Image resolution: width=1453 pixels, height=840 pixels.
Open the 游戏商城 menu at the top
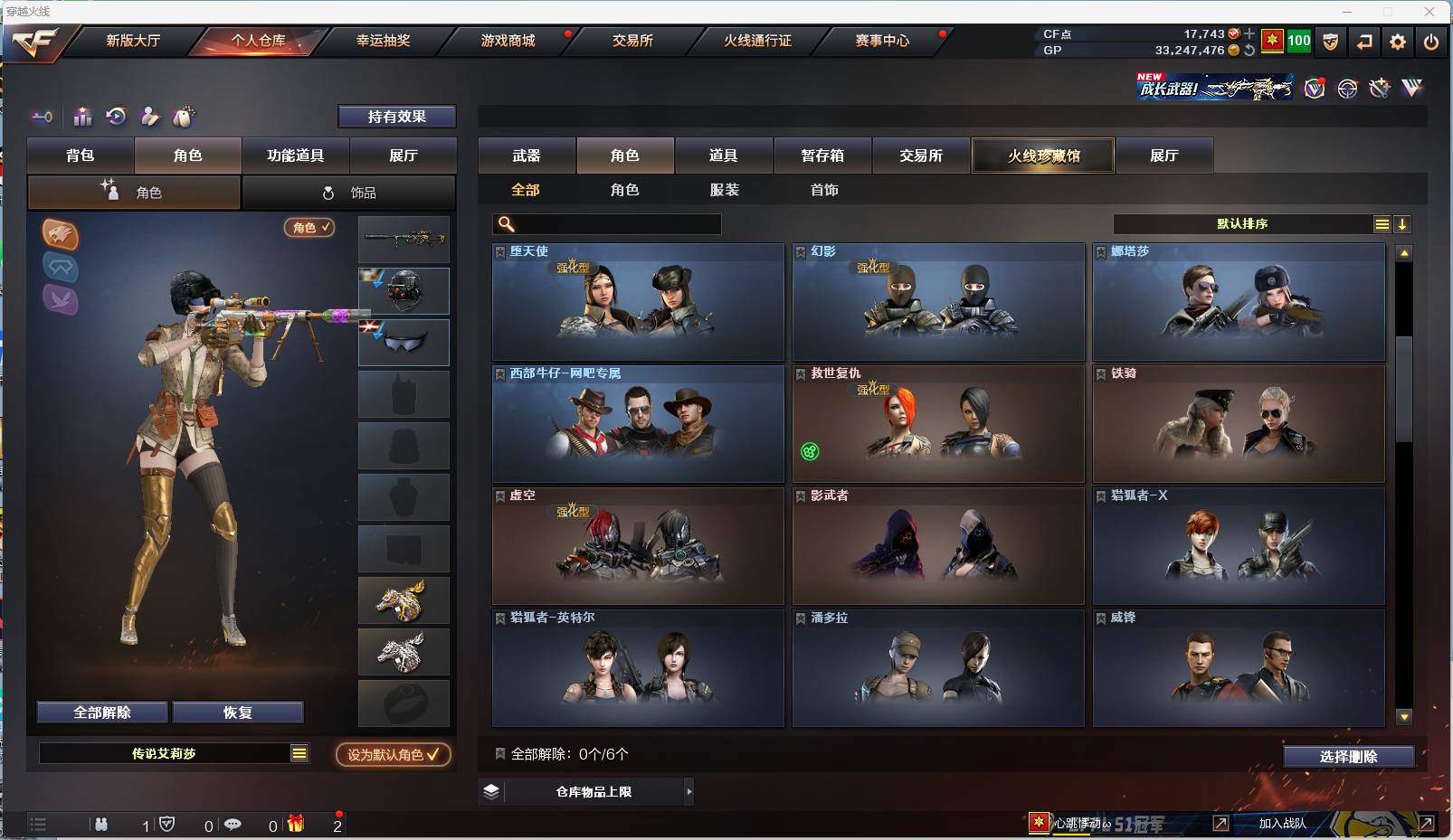(506, 41)
